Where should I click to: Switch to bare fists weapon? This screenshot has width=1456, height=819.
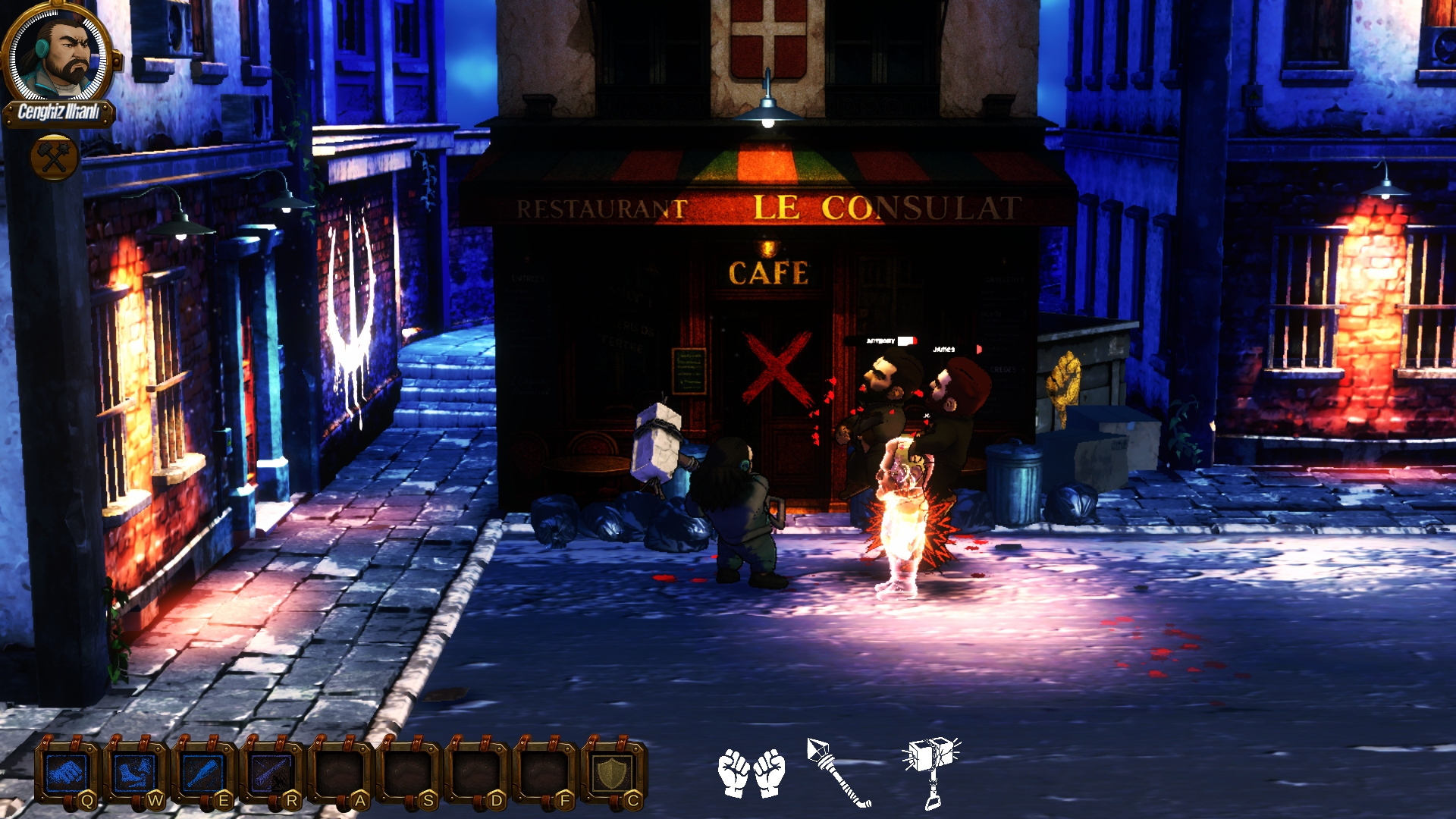click(752, 773)
